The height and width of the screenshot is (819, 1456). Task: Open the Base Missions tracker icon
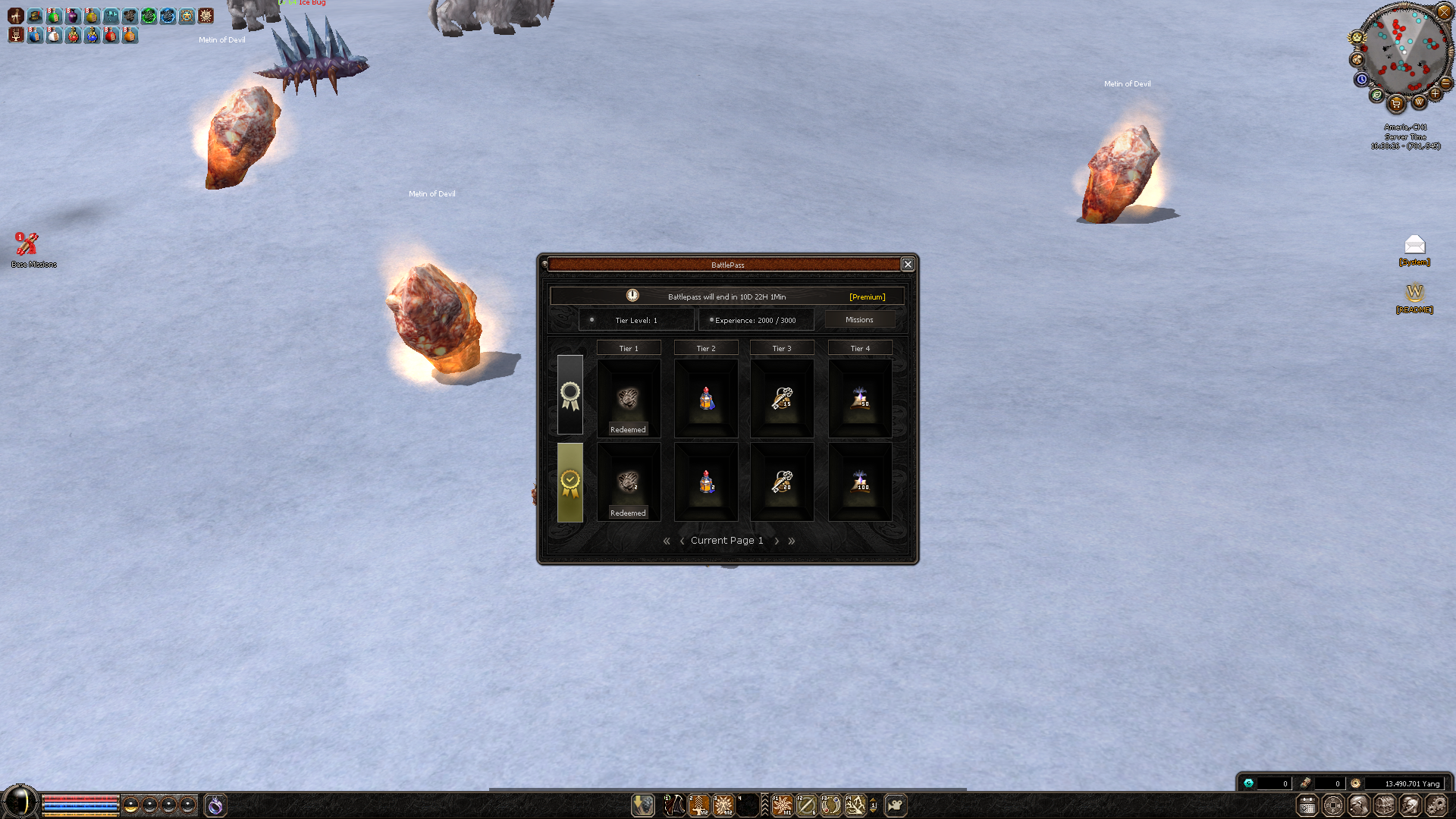tap(28, 244)
